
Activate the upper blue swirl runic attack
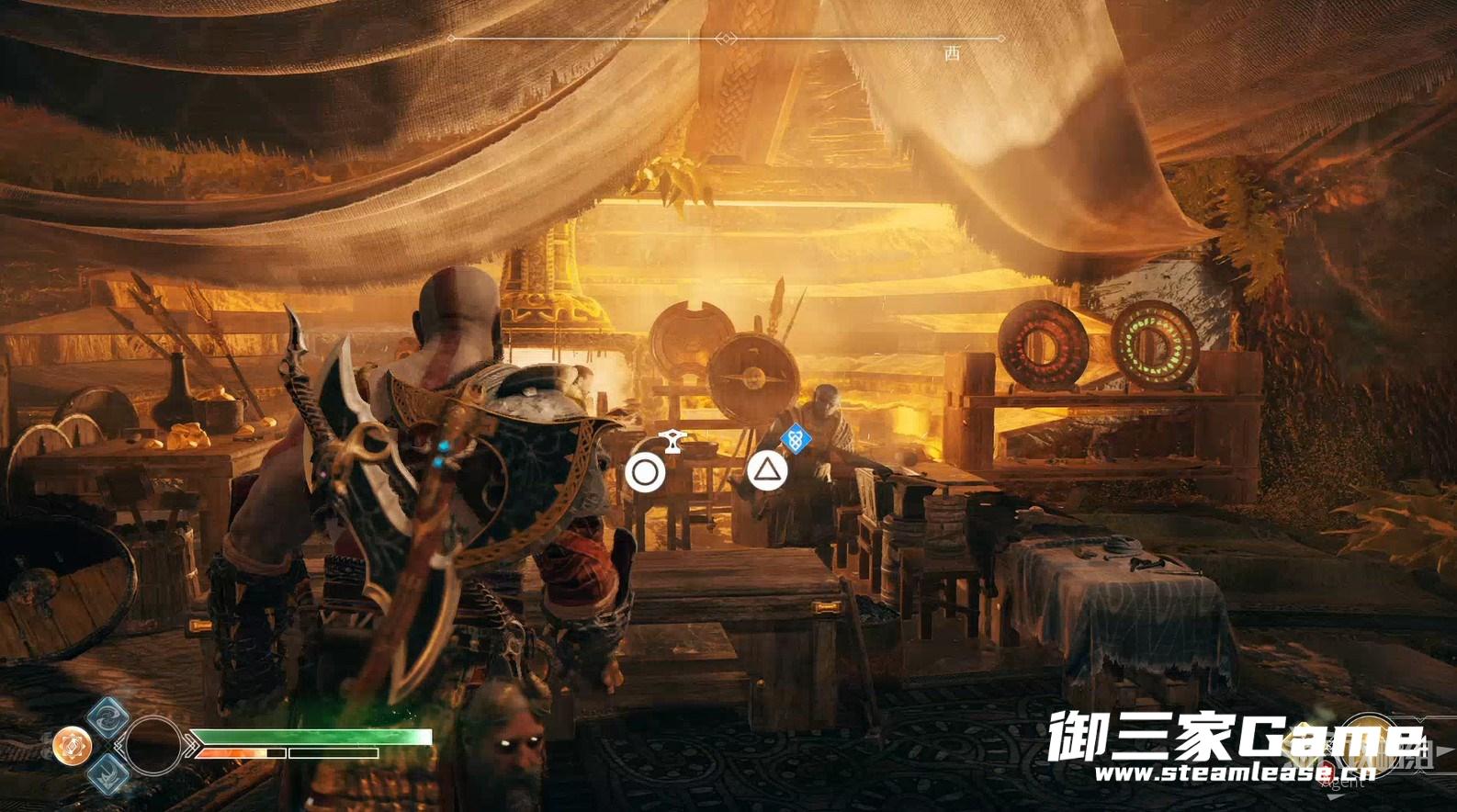(x=107, y=717)
